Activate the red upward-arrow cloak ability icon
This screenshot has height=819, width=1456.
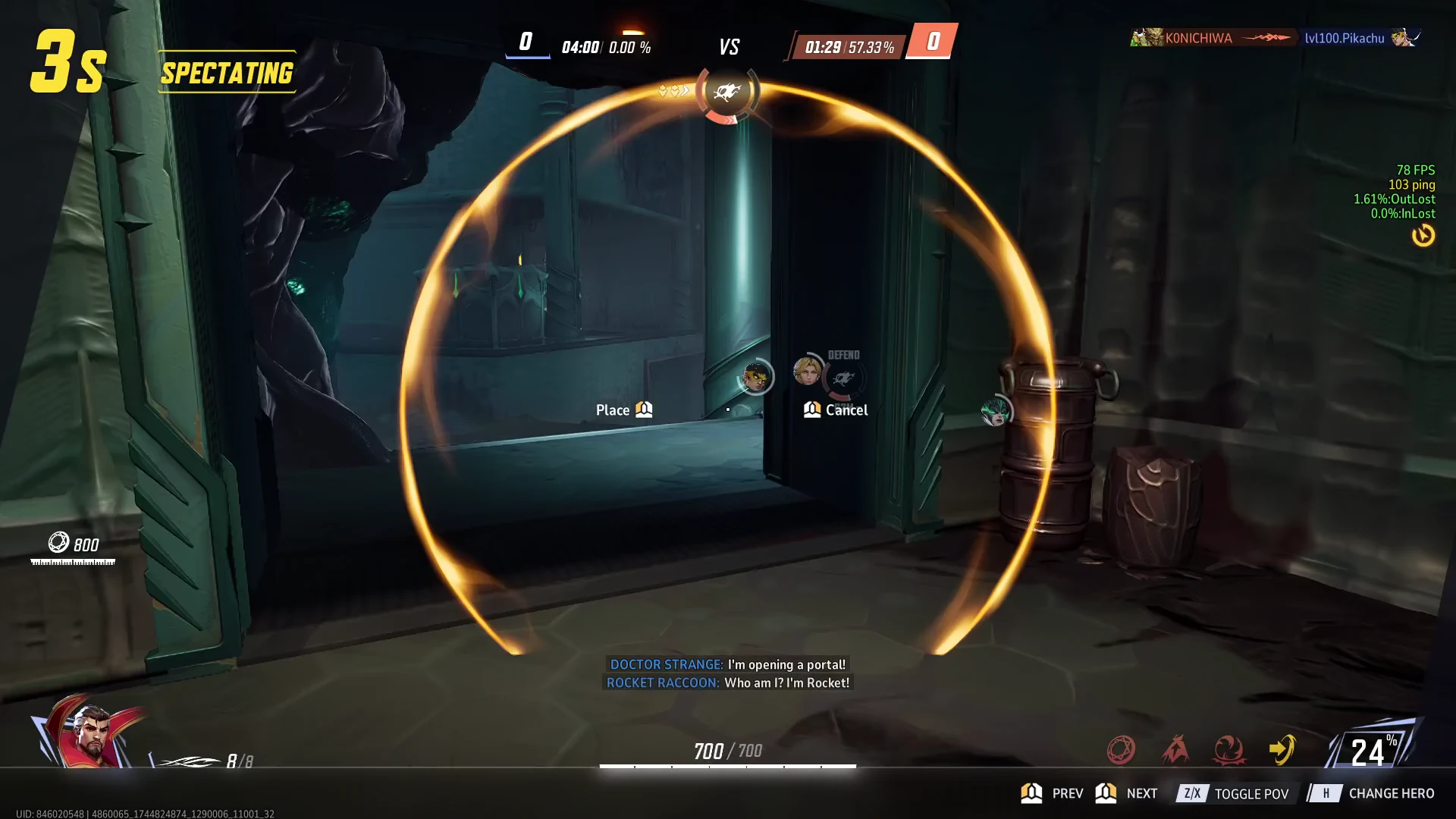(x=1175, y=750)
